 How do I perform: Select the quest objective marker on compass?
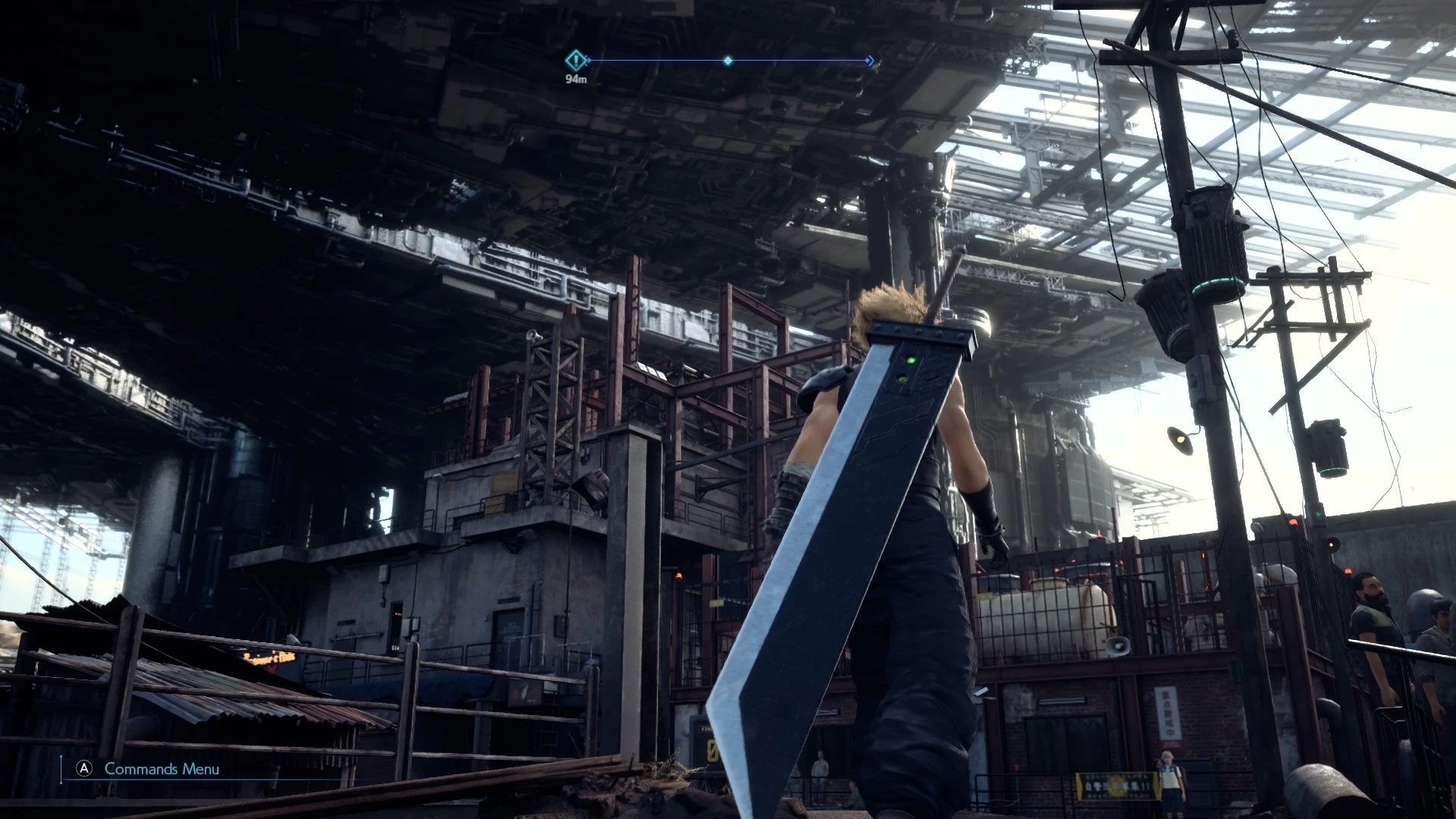pos(576,60)
